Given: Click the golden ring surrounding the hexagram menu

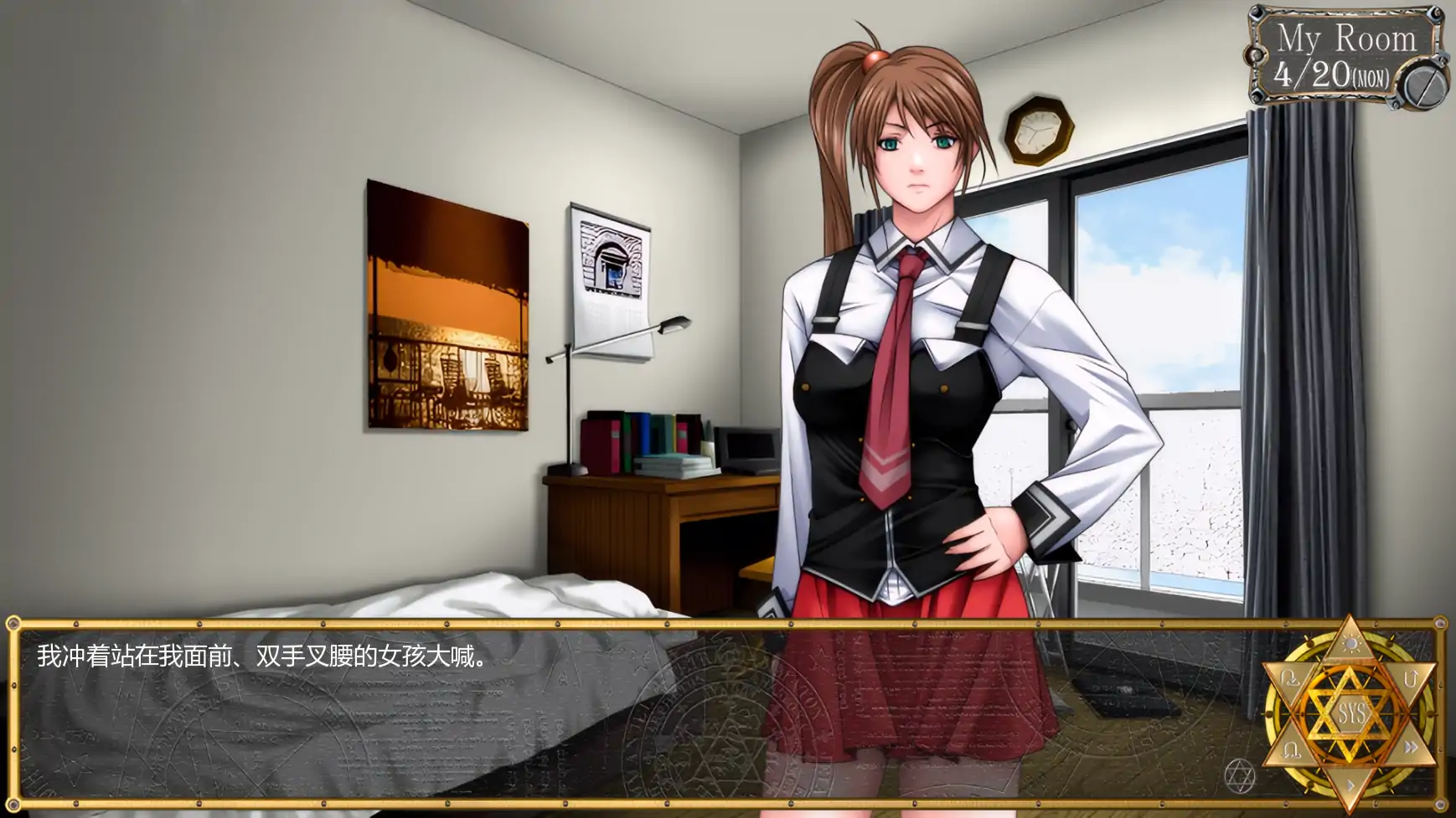Looking at the screenshot, I should (1270, 713).
